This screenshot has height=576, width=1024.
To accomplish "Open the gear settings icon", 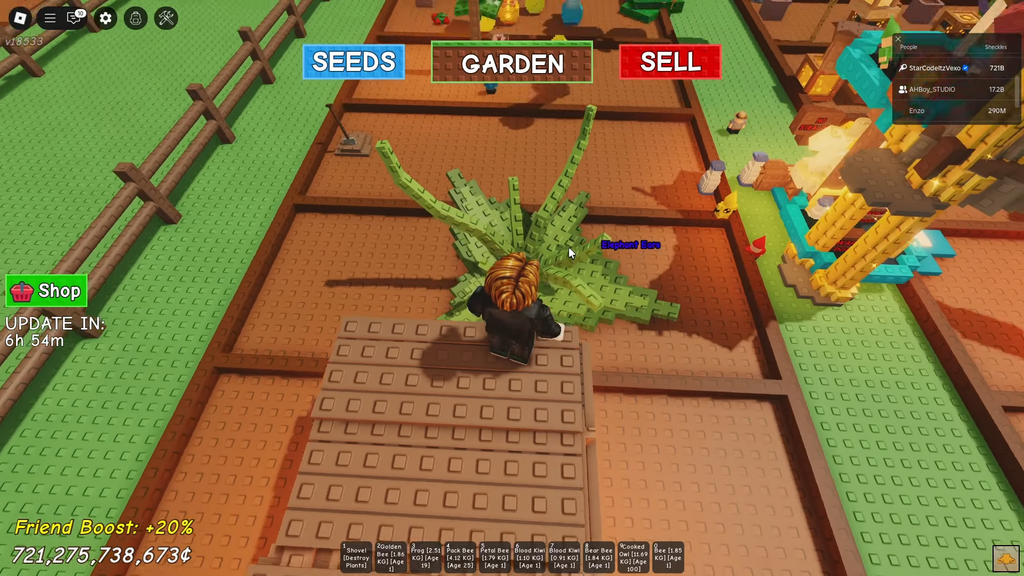I will pyautogui.click(x=106, y=18).
